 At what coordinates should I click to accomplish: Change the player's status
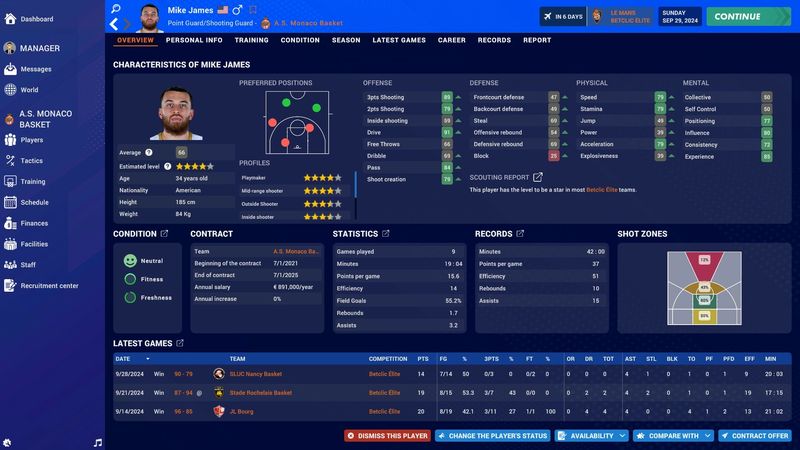point(492,436)
